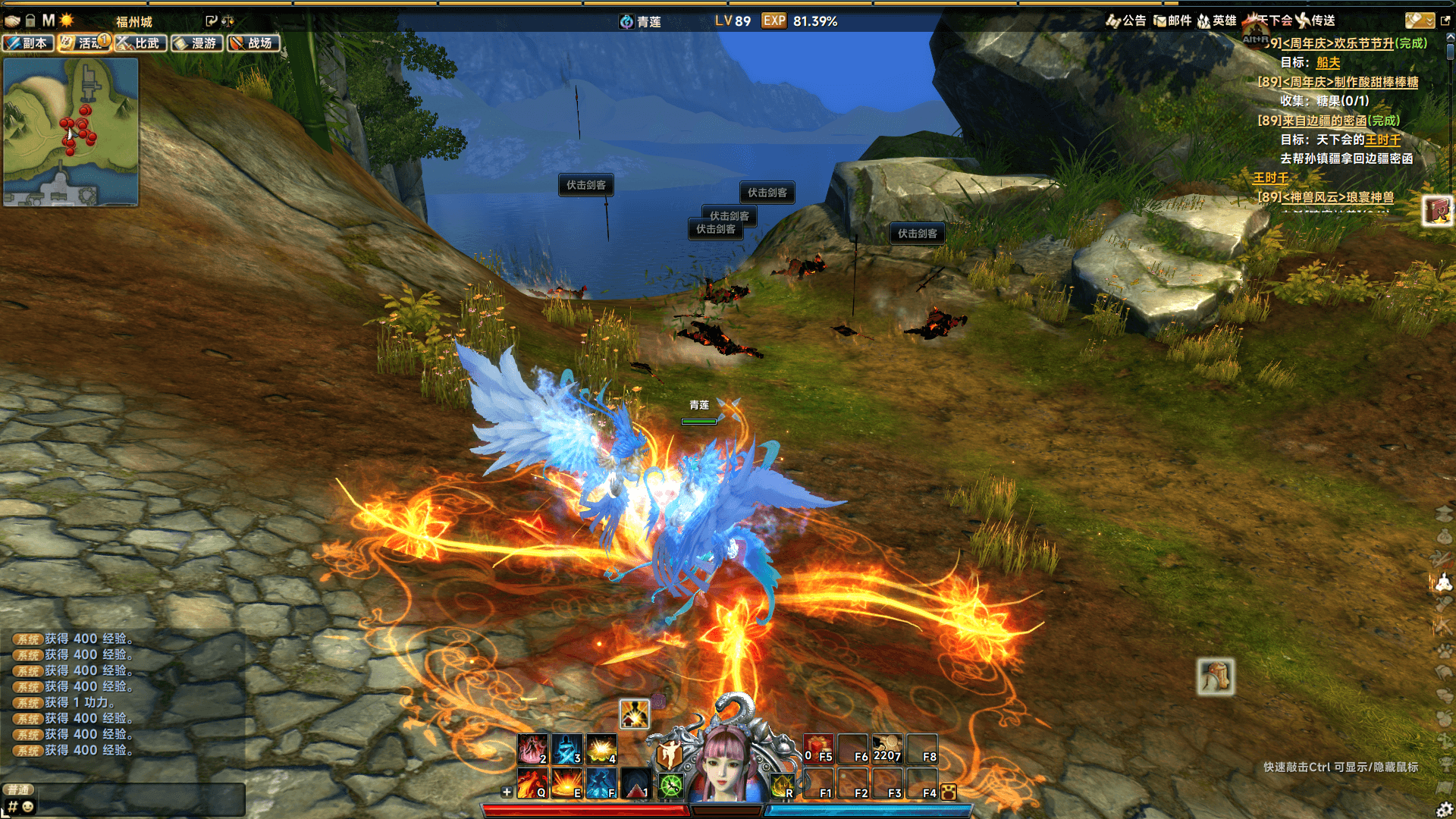Click the minimap of 福州城

click(71, 131)
